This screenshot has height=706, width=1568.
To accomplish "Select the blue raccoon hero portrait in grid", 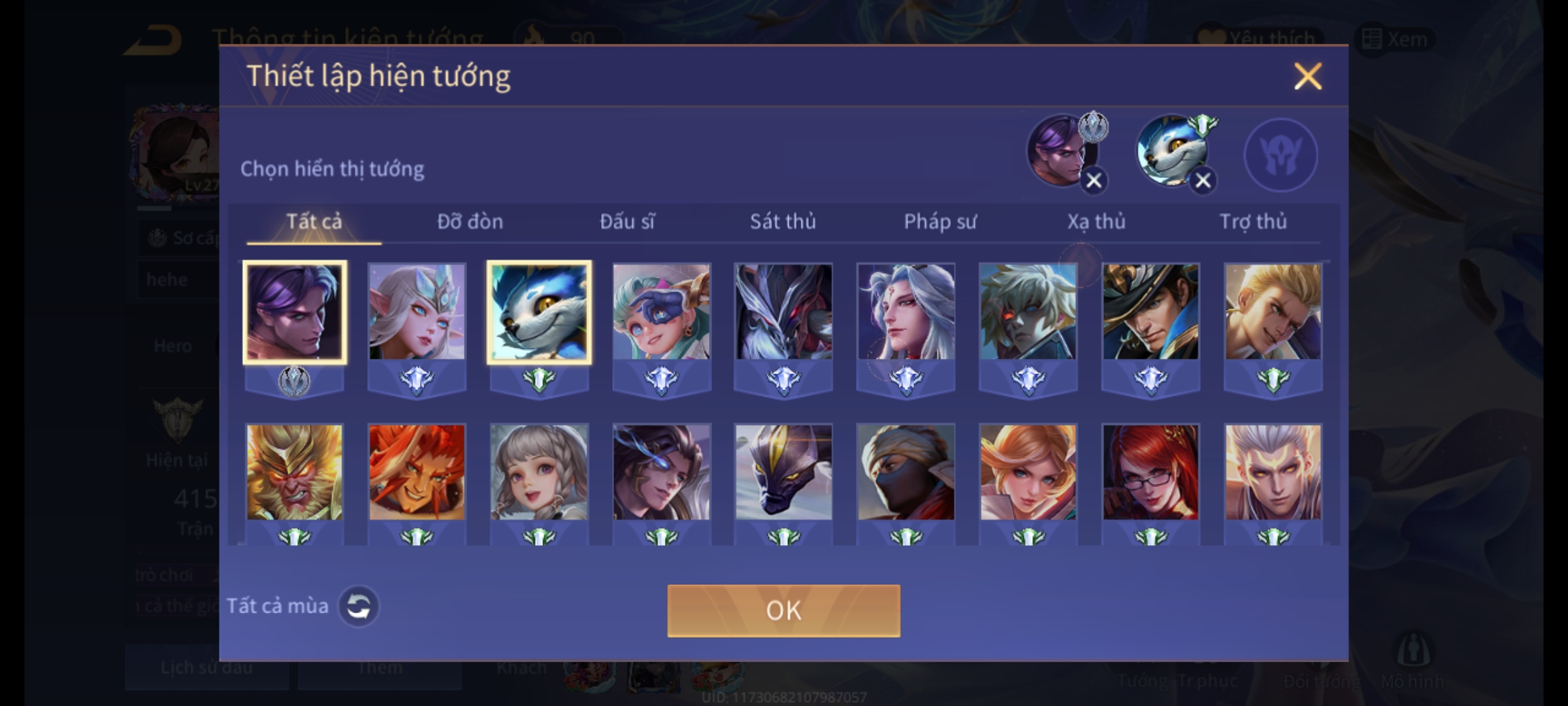I will pos(539,312).
